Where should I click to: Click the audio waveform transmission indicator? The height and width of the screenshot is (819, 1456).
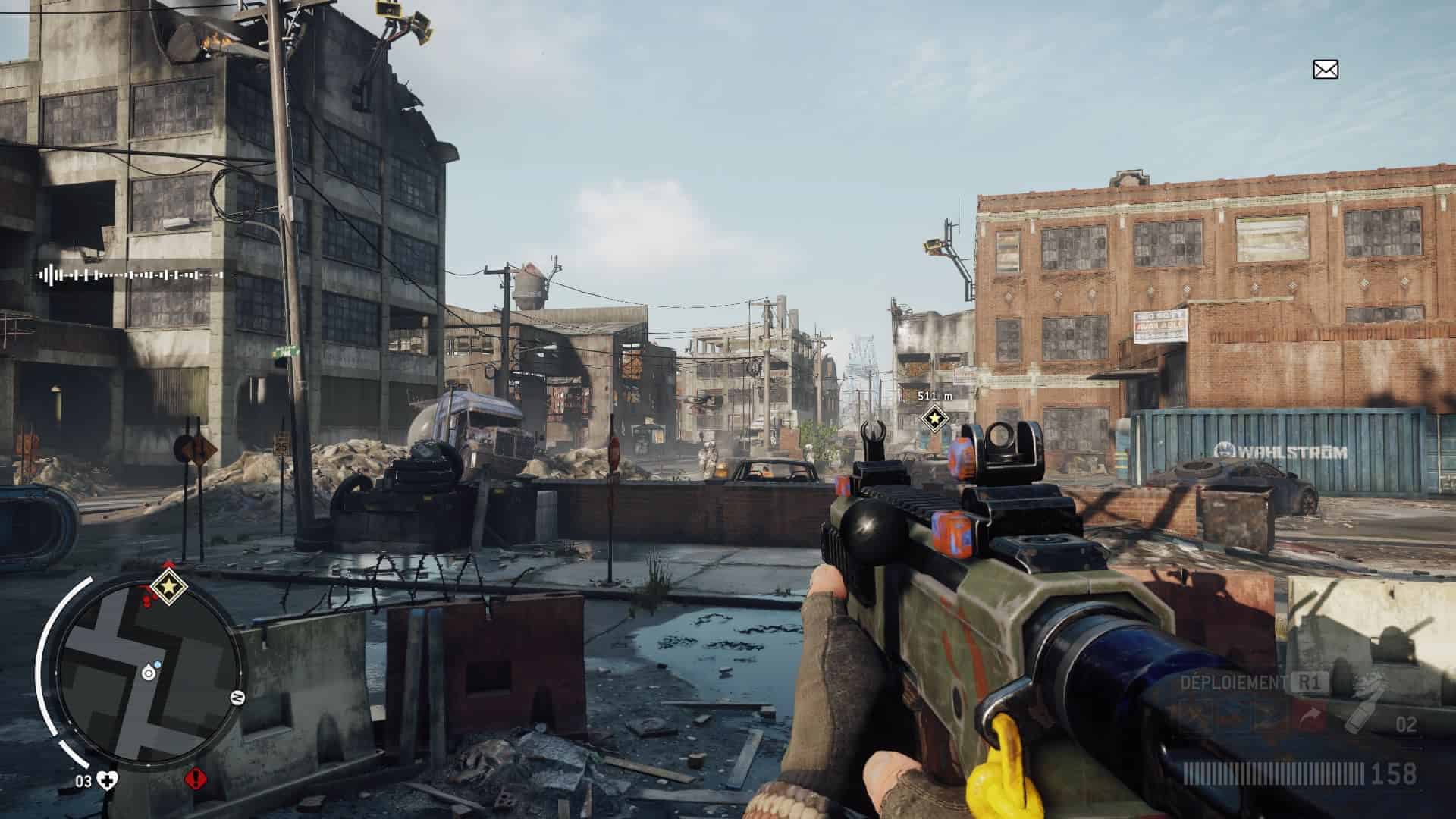coord(133,275)
